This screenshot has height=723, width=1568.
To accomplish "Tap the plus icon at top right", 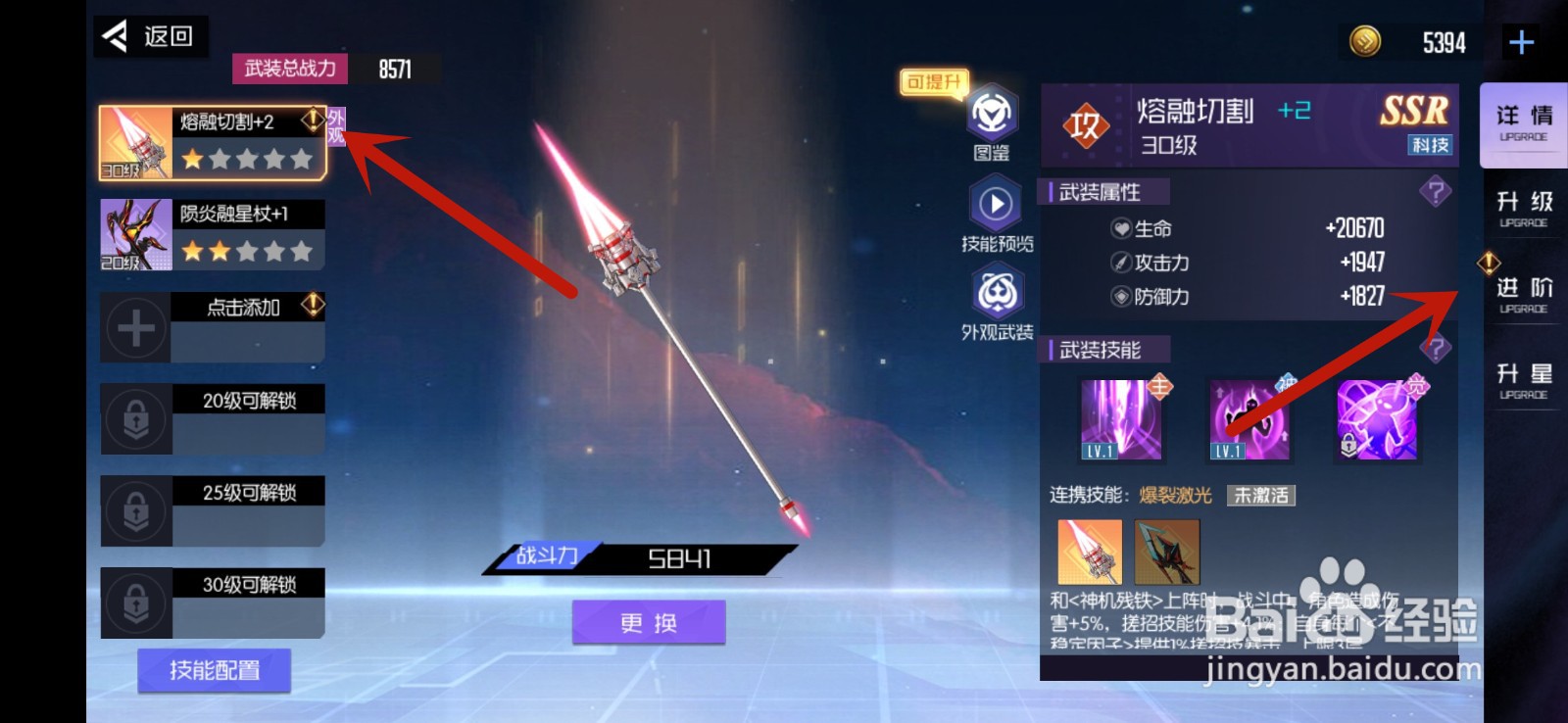I will point(1520,41).
